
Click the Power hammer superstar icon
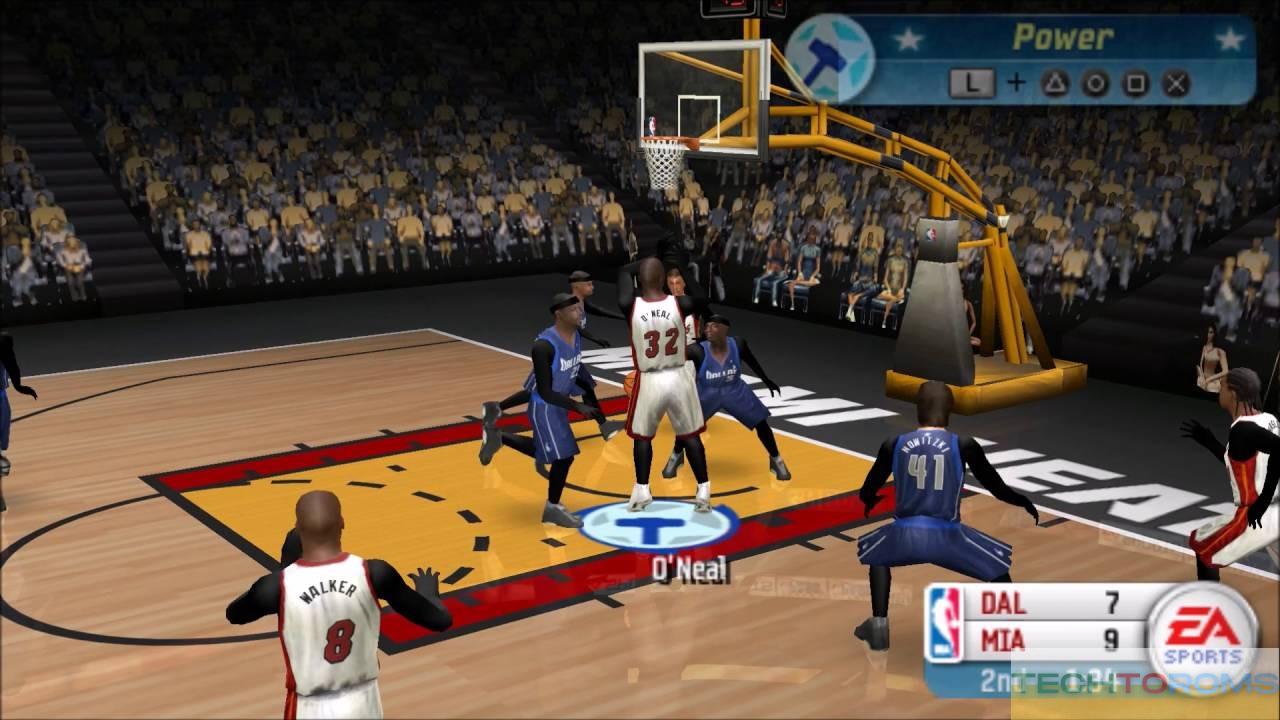[829, 59]
